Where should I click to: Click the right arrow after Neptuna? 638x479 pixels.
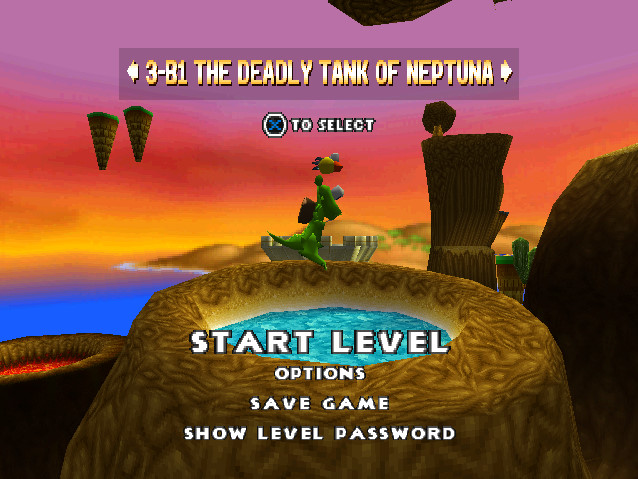506,73
